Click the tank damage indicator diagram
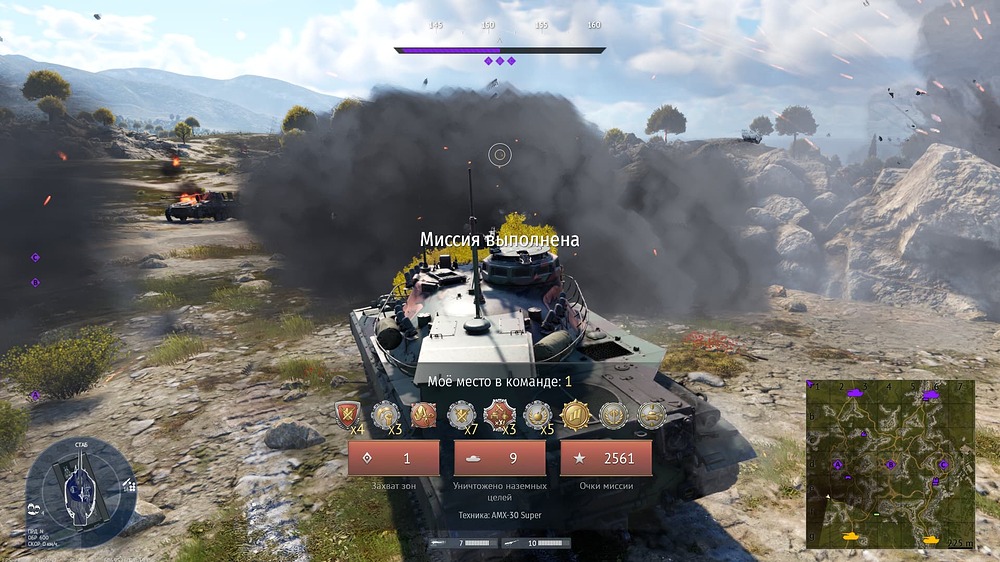The width and height of the screenshot is (1000, 562). point(79,490)
